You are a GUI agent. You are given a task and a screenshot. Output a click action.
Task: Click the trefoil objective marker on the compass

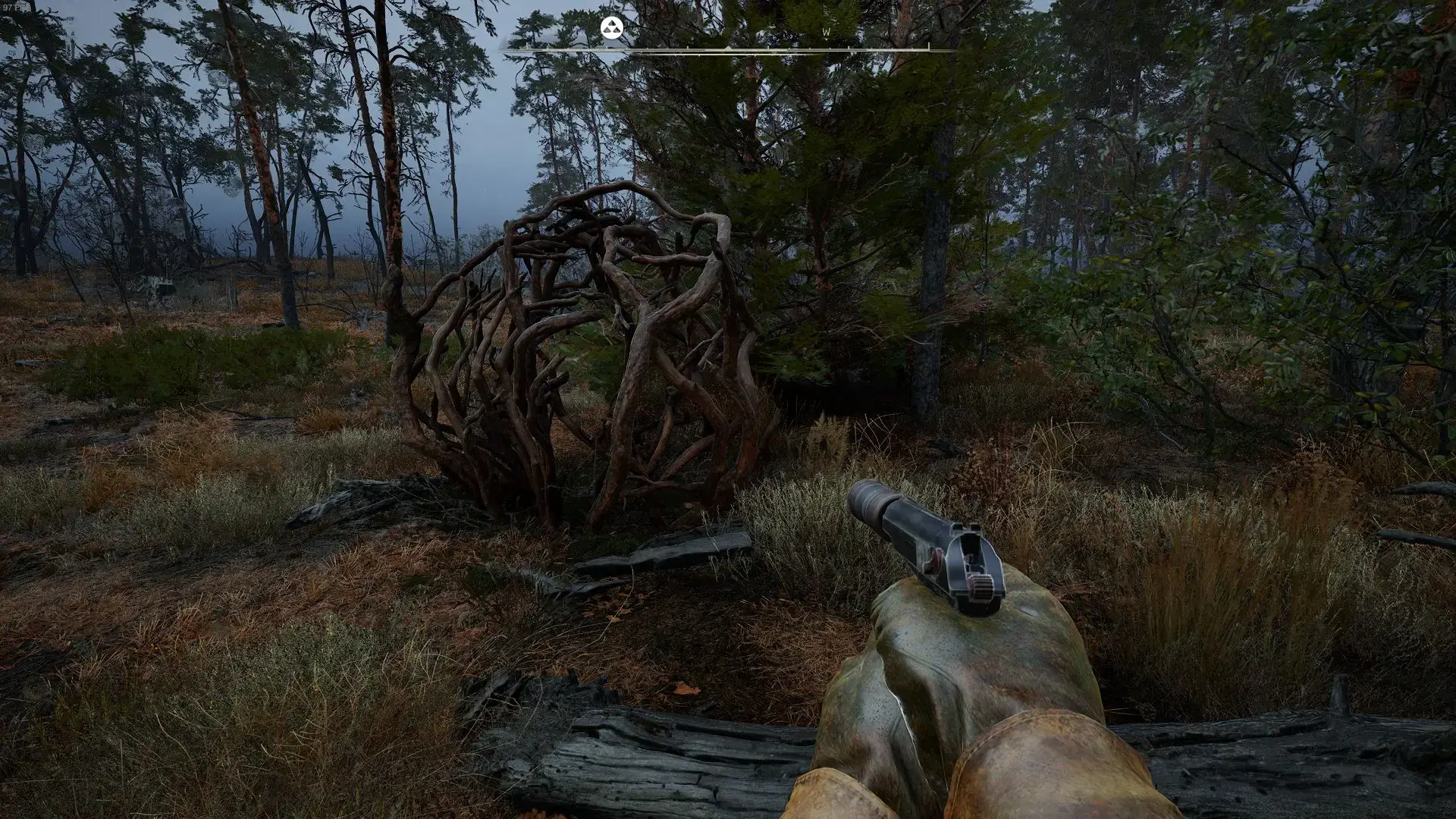611,29
